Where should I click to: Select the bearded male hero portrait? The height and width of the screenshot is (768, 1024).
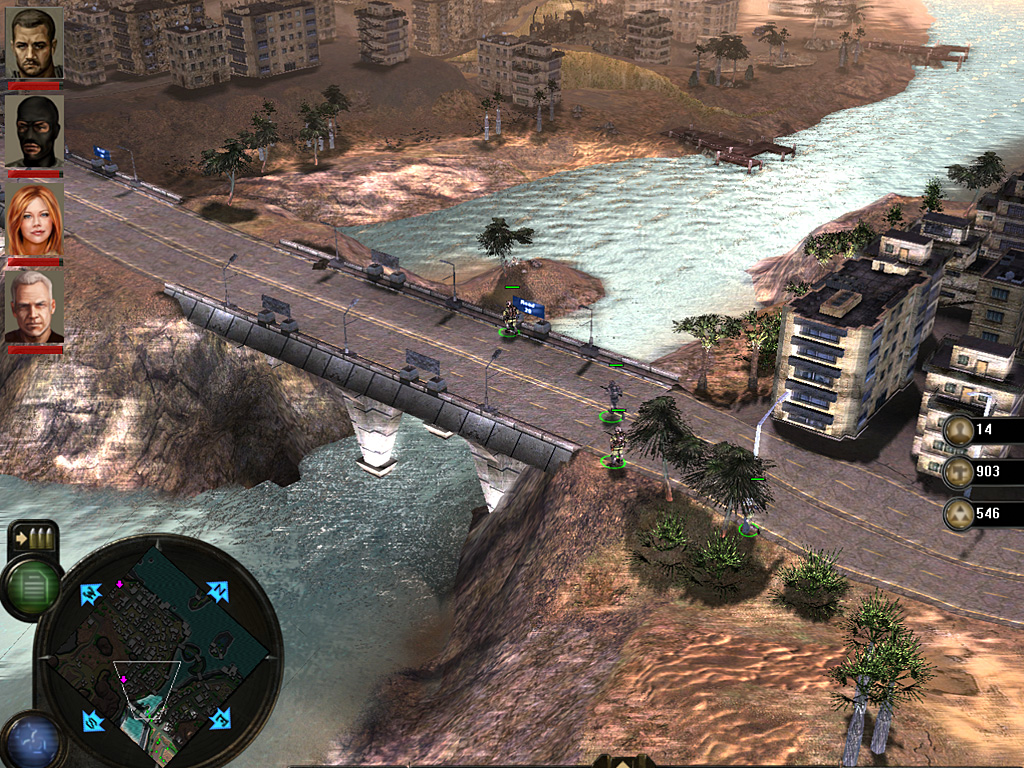(34, 43)
